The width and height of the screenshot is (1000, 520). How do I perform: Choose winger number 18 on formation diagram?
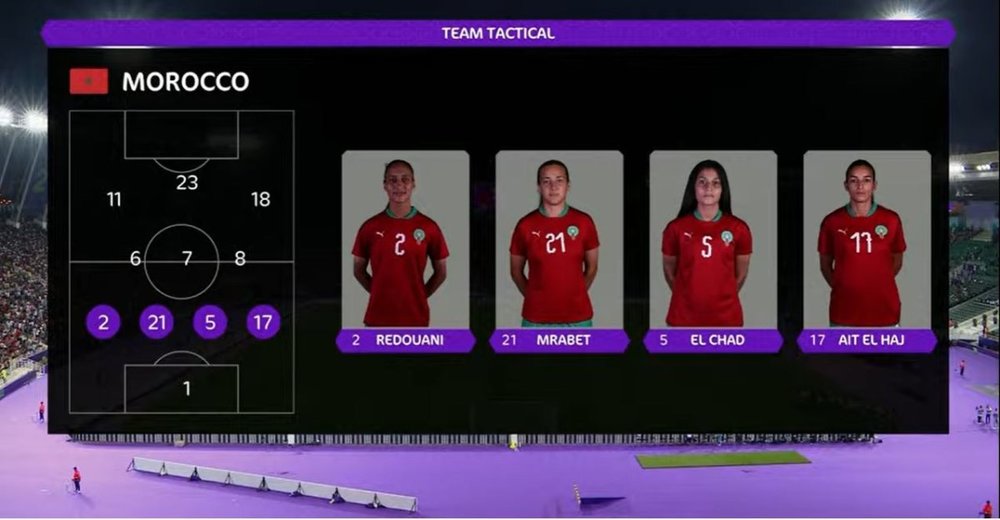(260, 199)
